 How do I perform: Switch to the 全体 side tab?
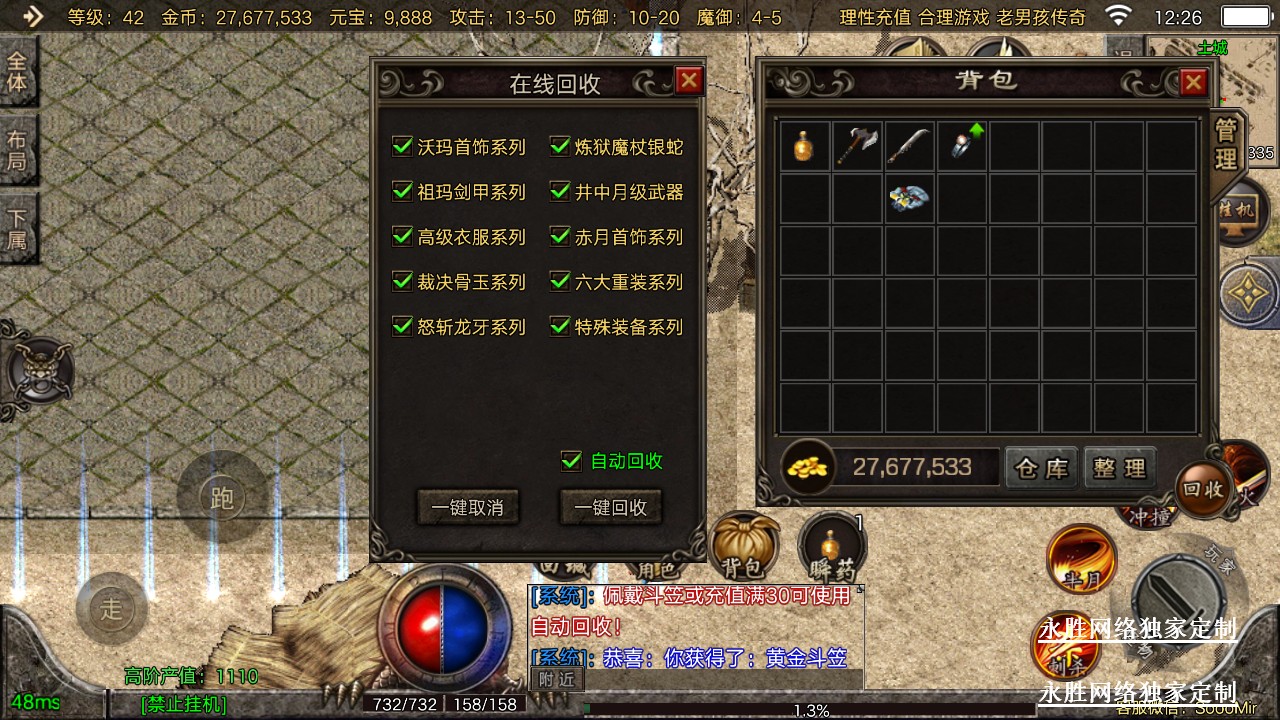click(x=17, y=72)
